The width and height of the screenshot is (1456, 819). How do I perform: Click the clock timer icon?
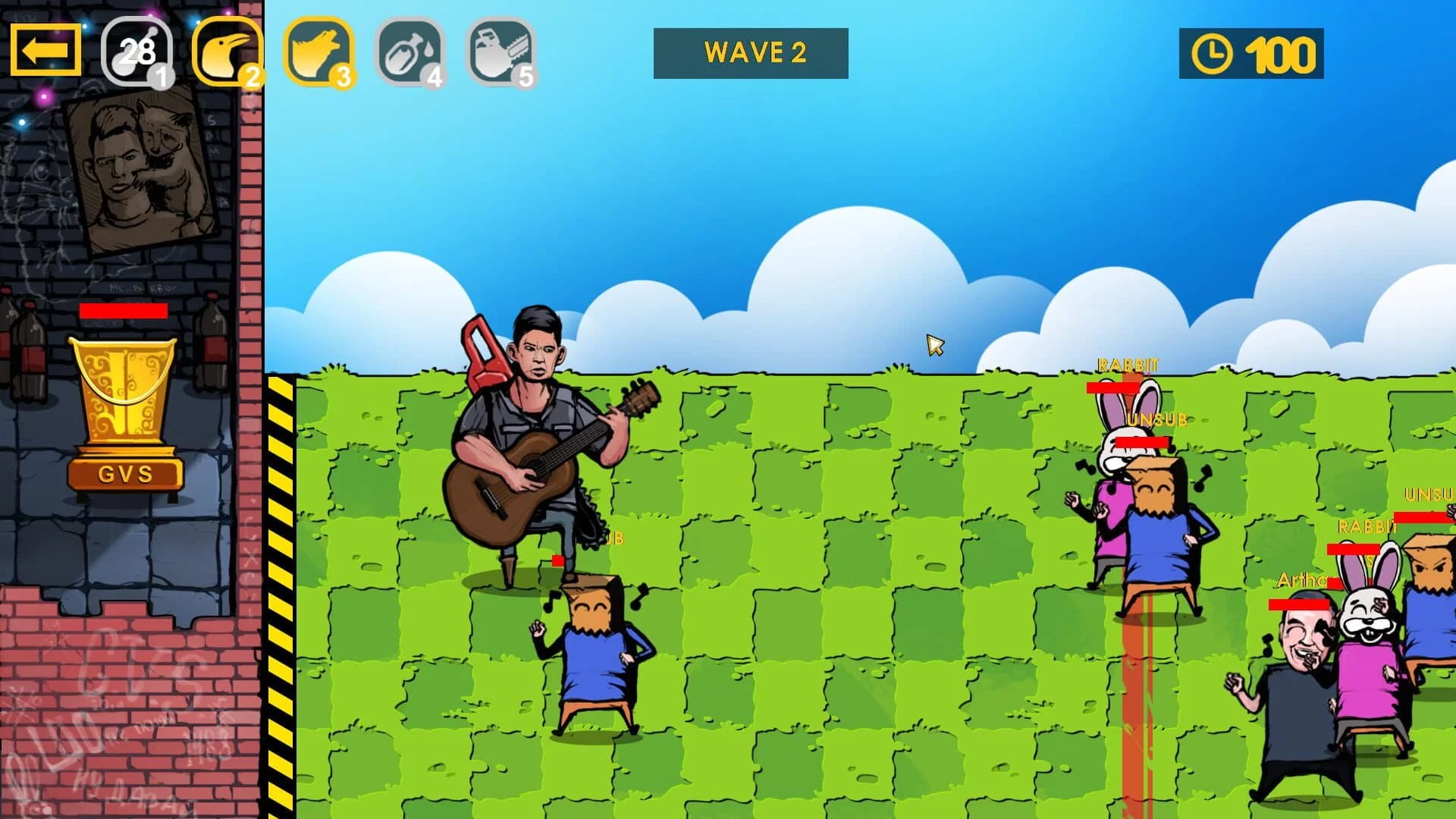point(1213,53)
